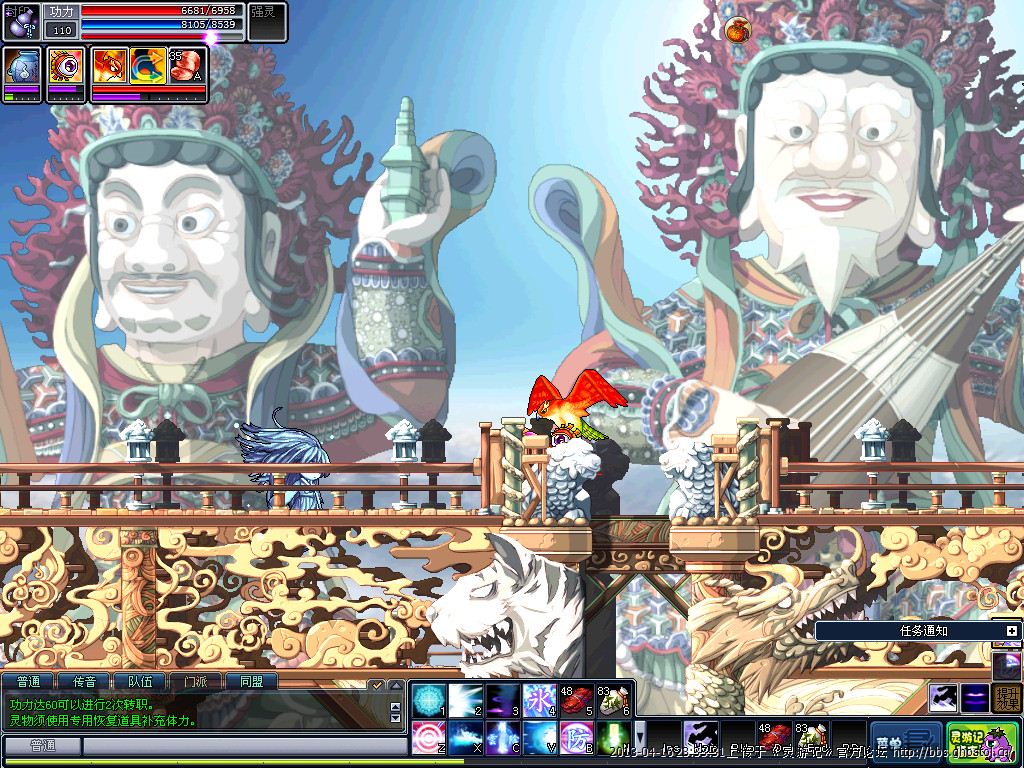Open the 普通 chat channel selector button
Screen dimensions: 1024x768
pos(42,746)
